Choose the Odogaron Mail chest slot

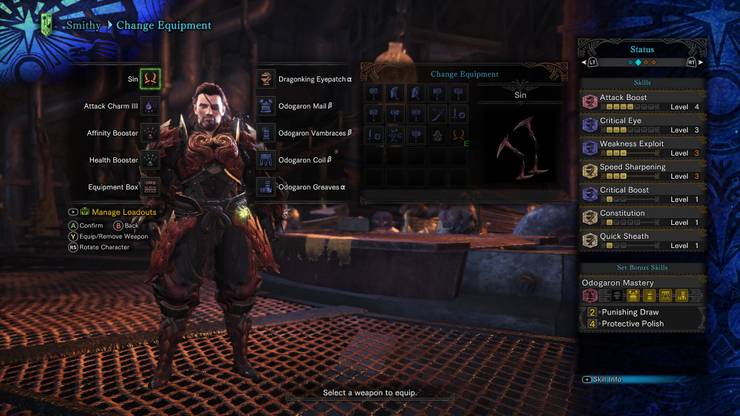click(x=266, y=105)
